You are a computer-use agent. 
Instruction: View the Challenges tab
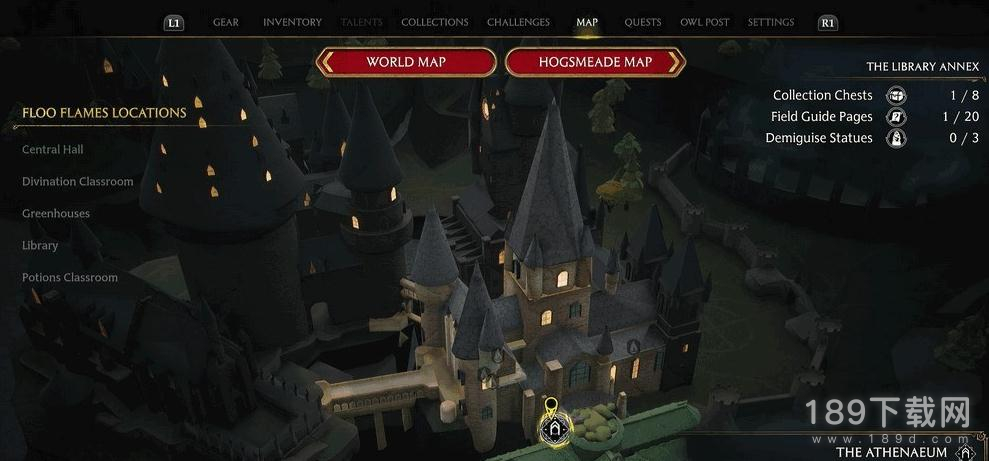[x=518, y=22]
